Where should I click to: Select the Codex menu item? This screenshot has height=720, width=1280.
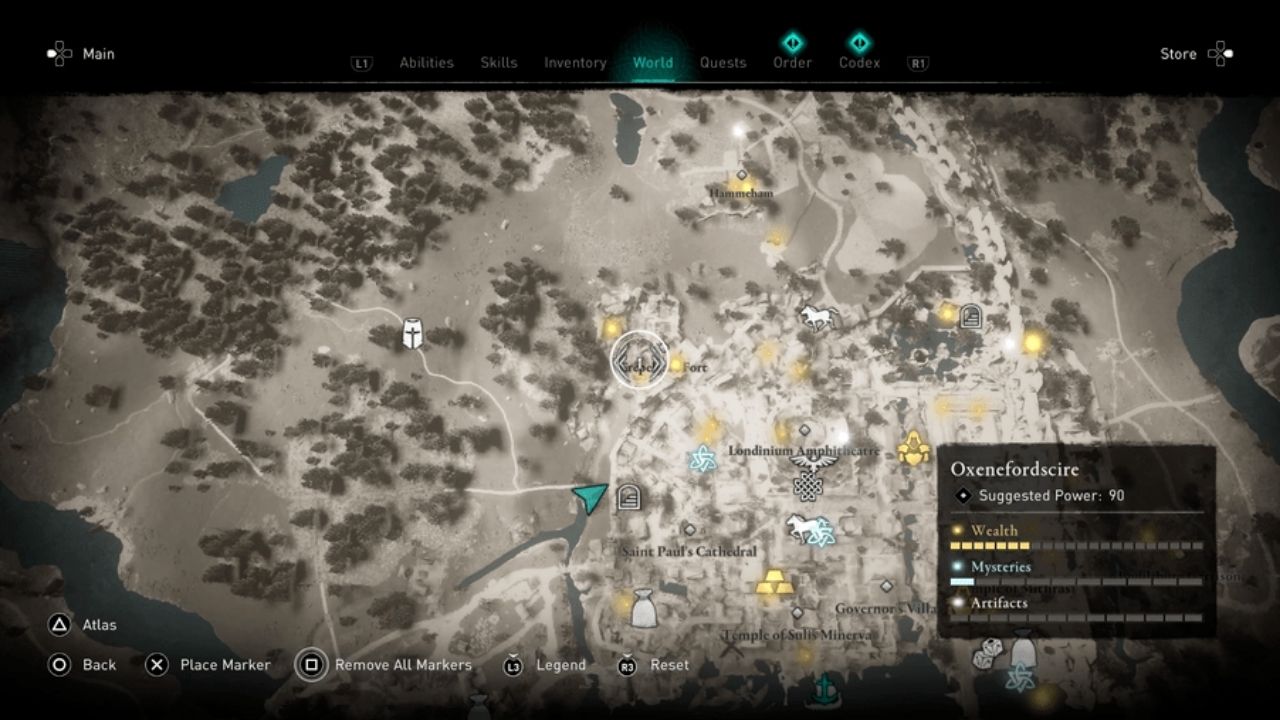point(858,62)
